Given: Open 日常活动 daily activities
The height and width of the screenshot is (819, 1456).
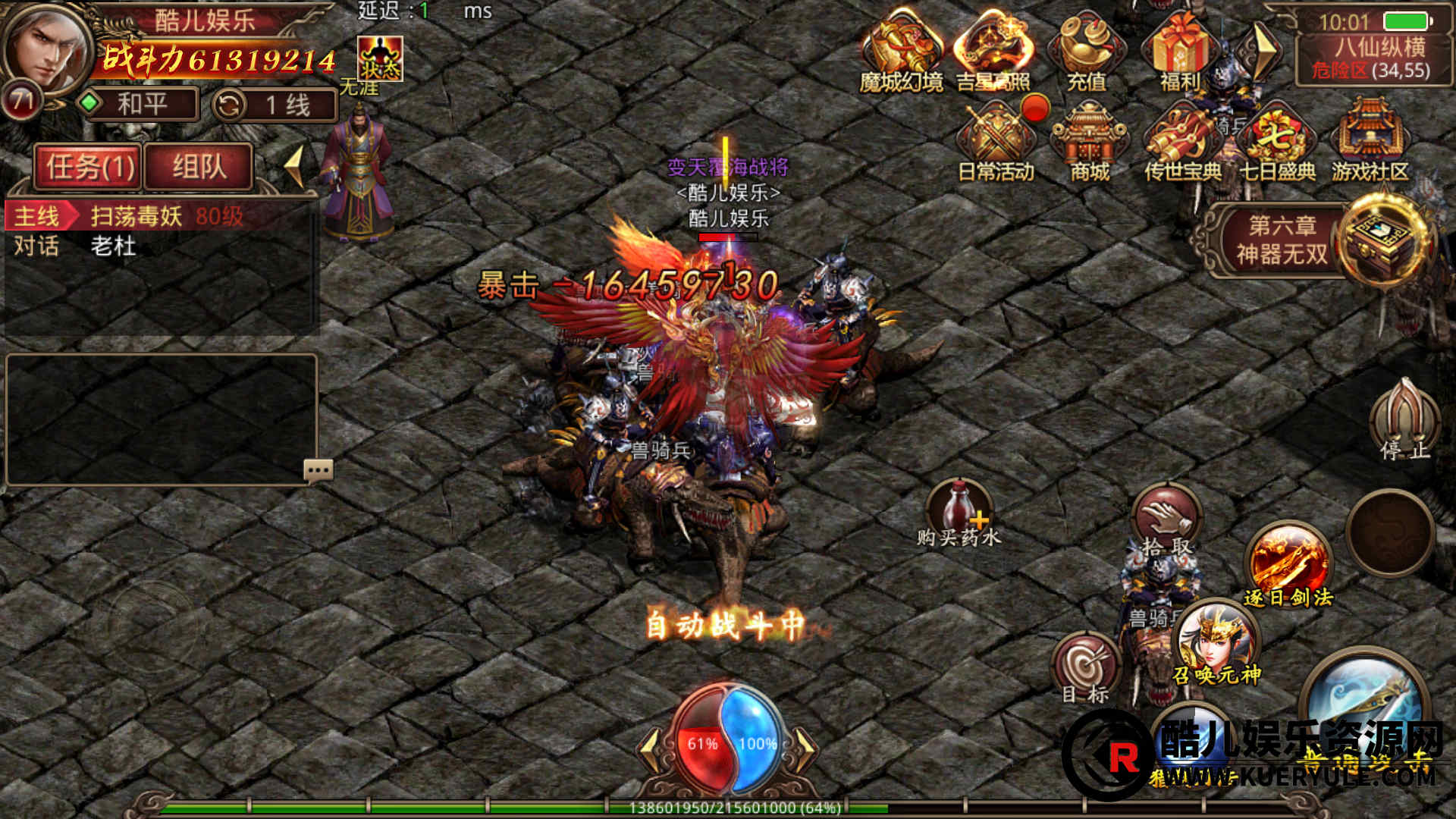Looking at the screenshot, I should pyautogui.click(x=996, y=144).
